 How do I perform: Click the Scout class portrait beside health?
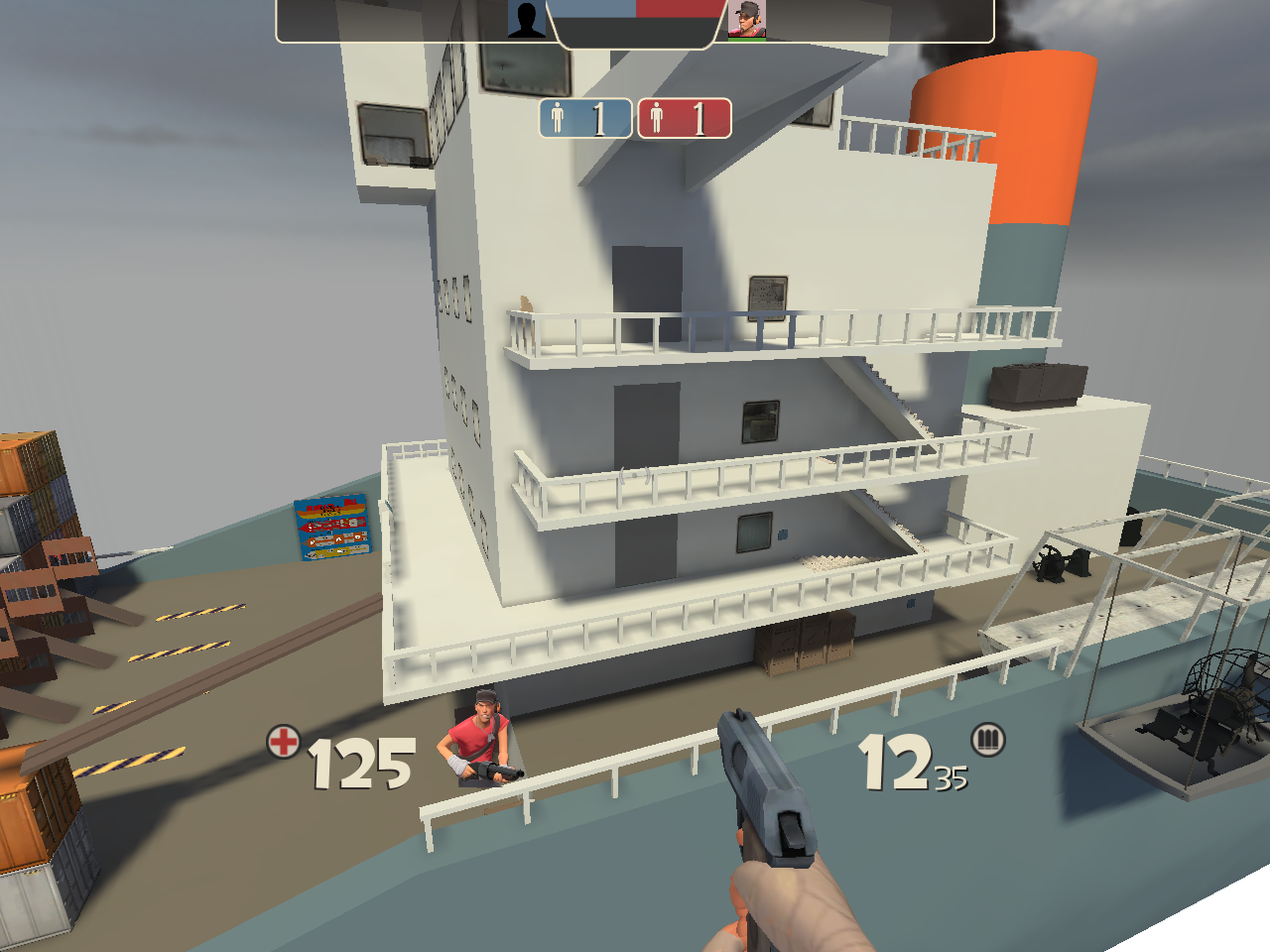click(482, 738)
